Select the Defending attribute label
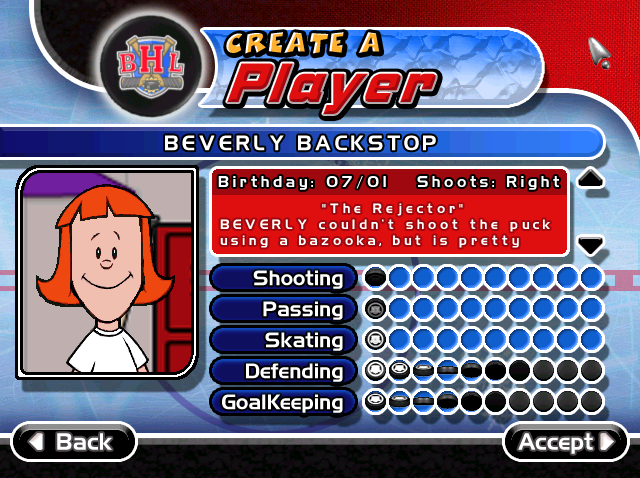640x478 pixels. click(x=284, y=371)
